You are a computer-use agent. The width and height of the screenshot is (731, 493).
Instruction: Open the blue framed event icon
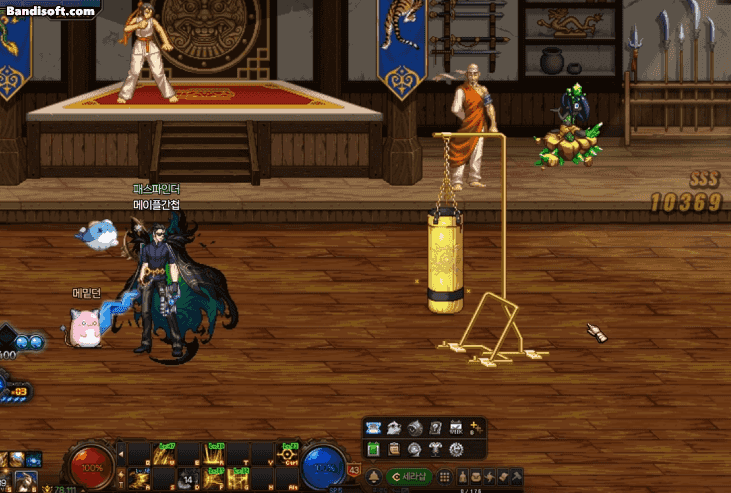point(374,428)
